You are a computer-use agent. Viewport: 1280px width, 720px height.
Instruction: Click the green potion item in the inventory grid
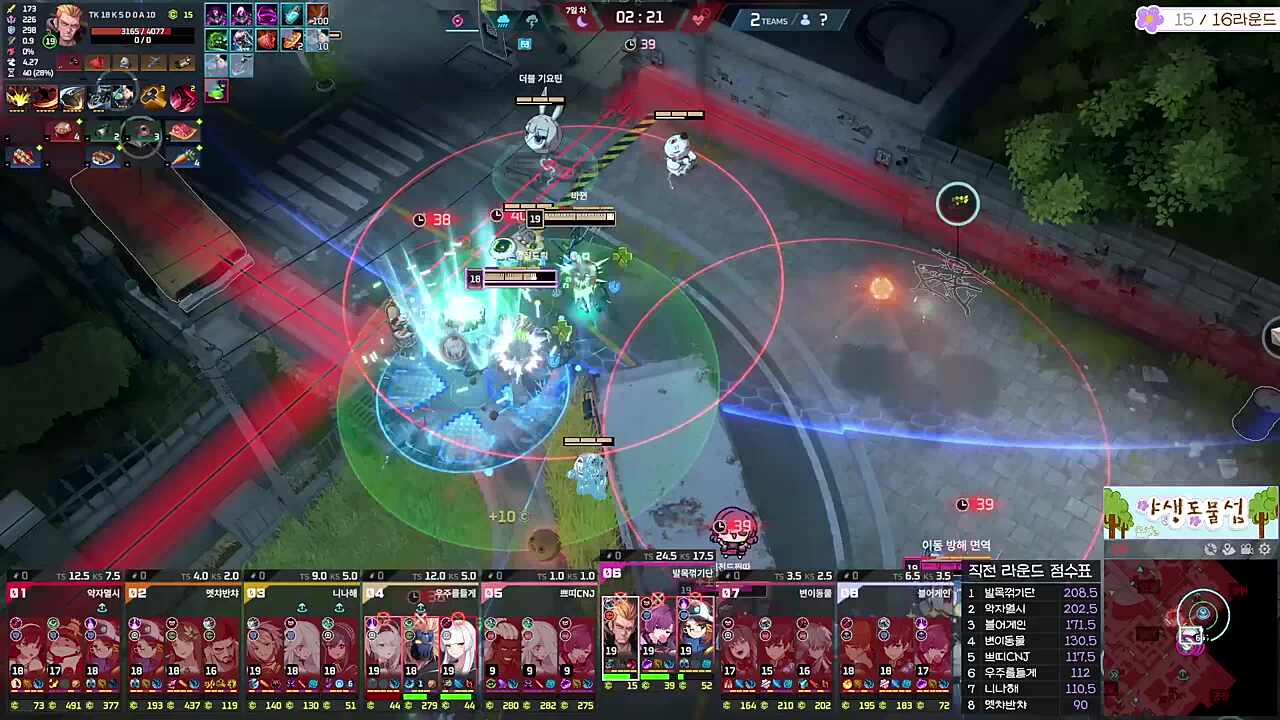217,90
